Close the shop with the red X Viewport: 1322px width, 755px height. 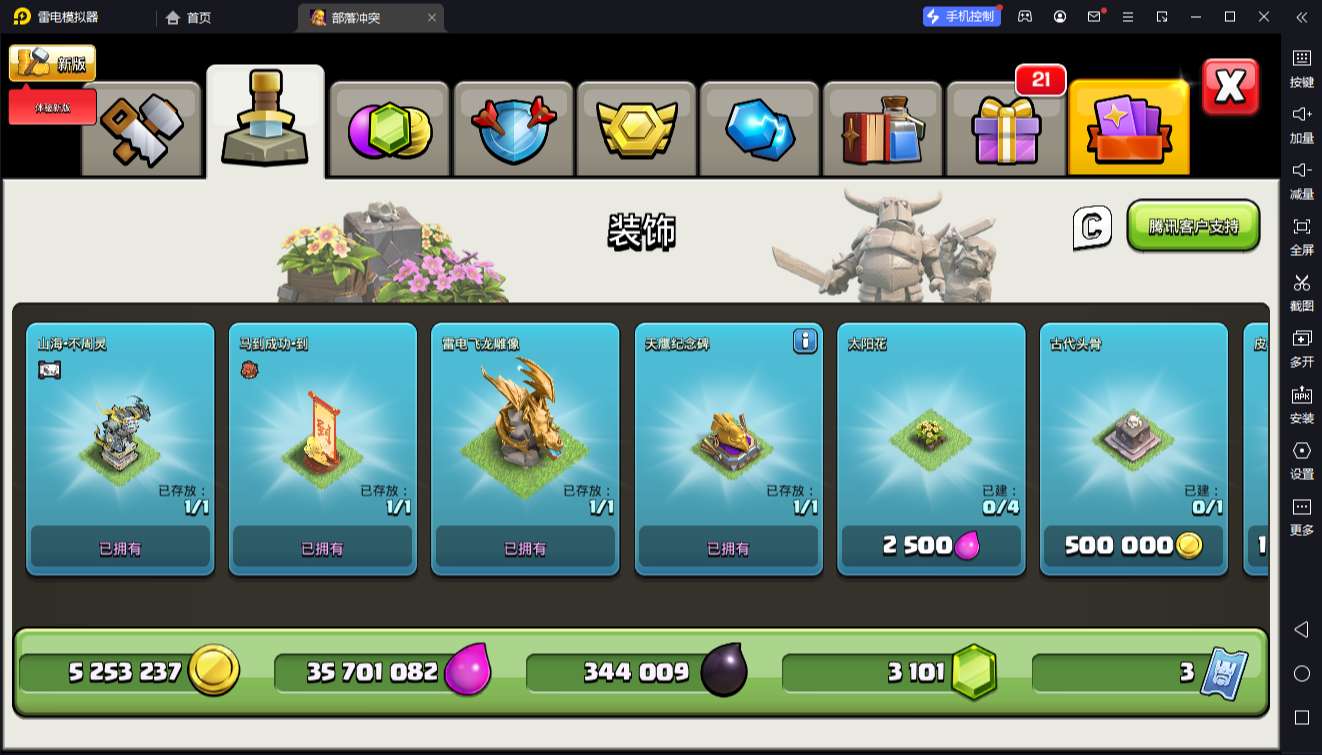pyautogui.click(x=1230, y=87)
